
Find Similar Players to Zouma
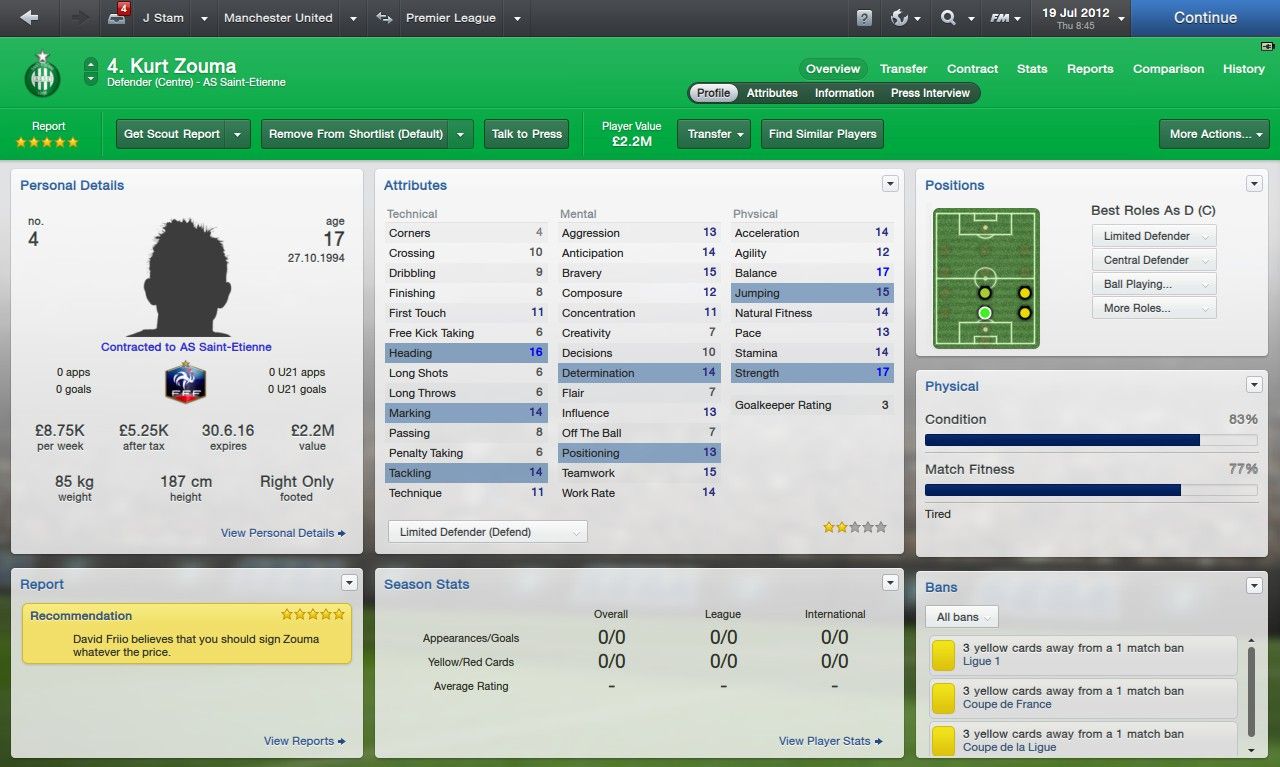[x=822, y=134]
